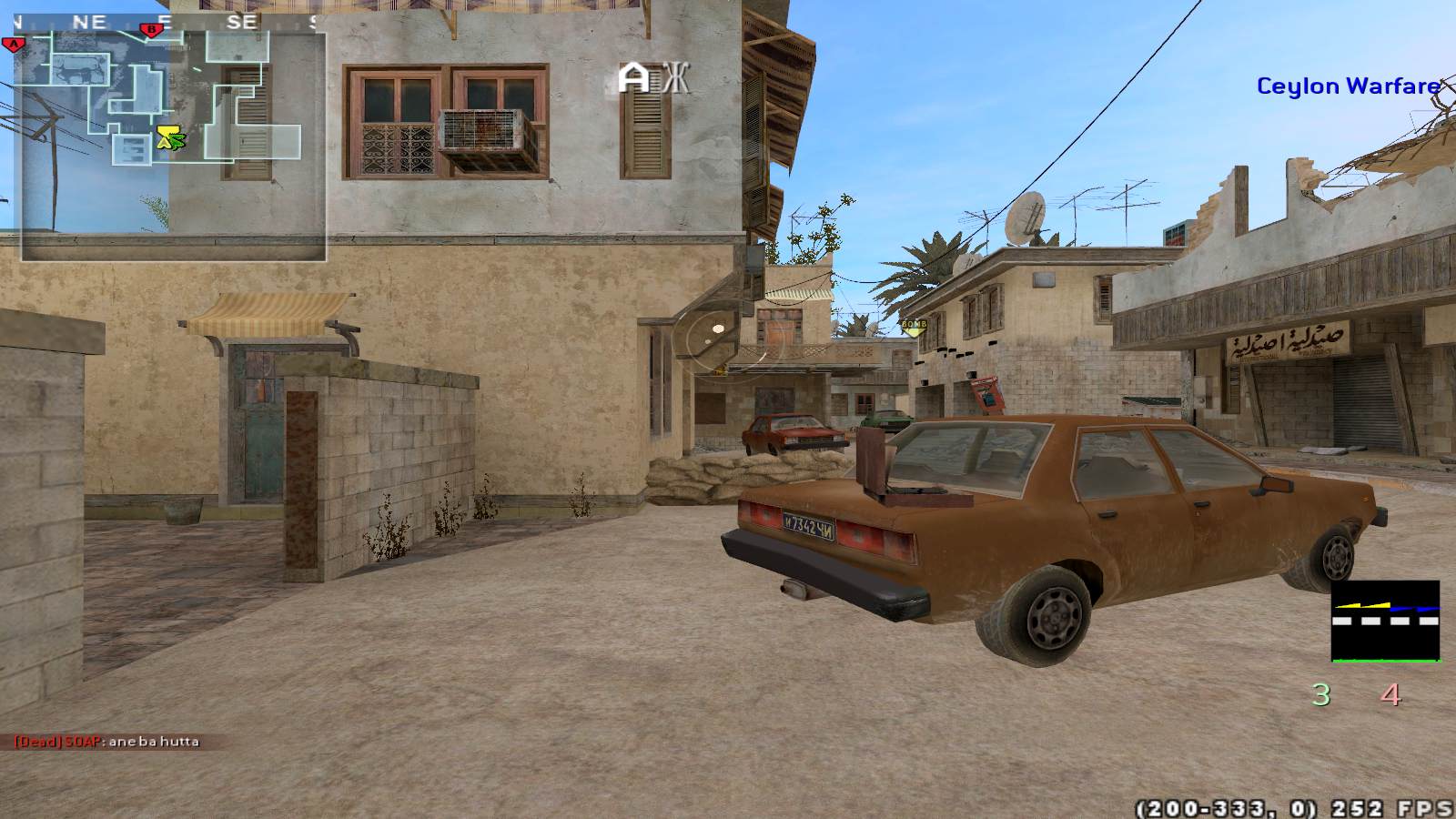
Task: Click the compass heading strip
Action: 164,22
